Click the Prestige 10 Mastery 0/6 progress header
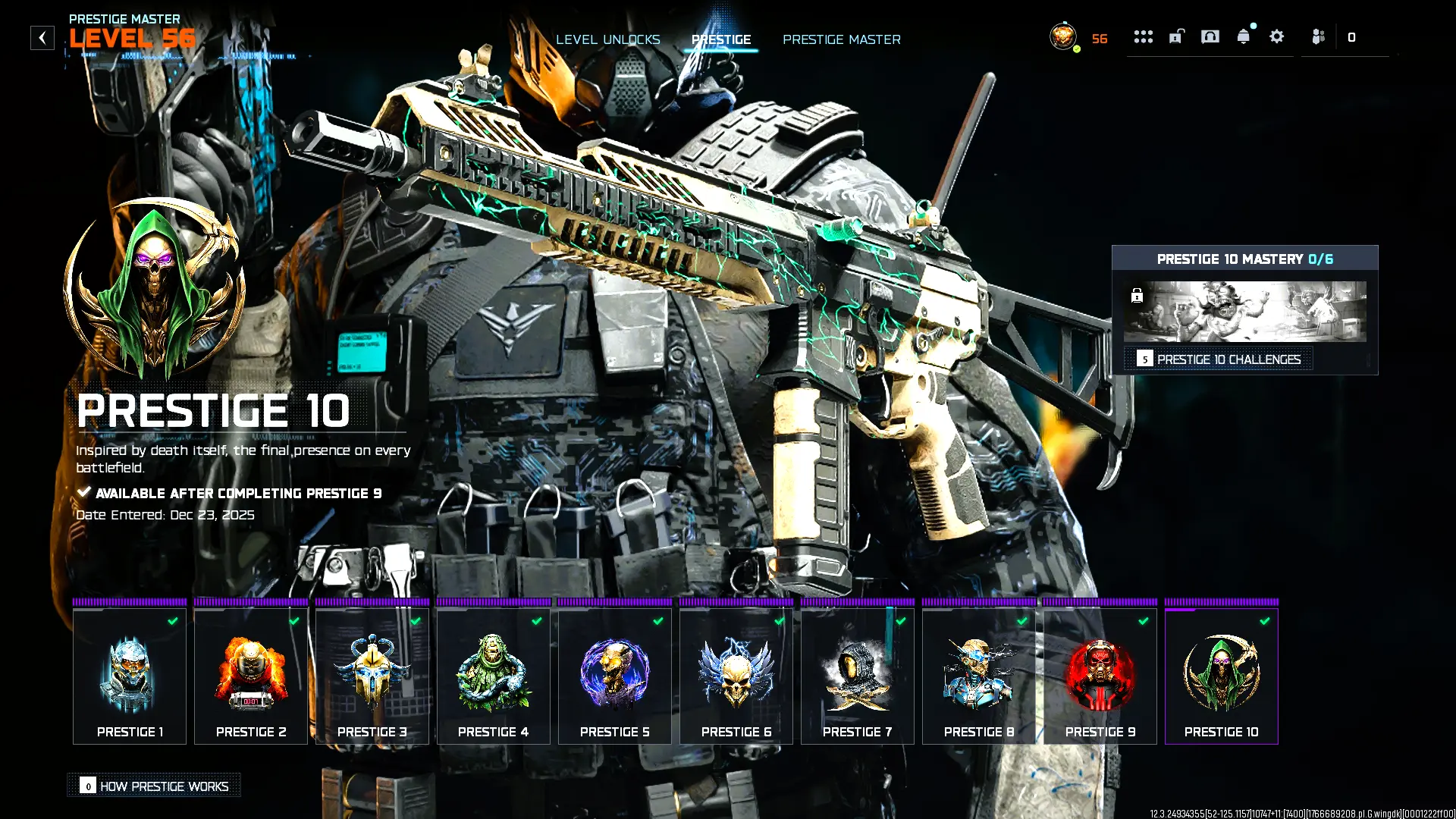1456x819 pixels. coord(1246,259)
